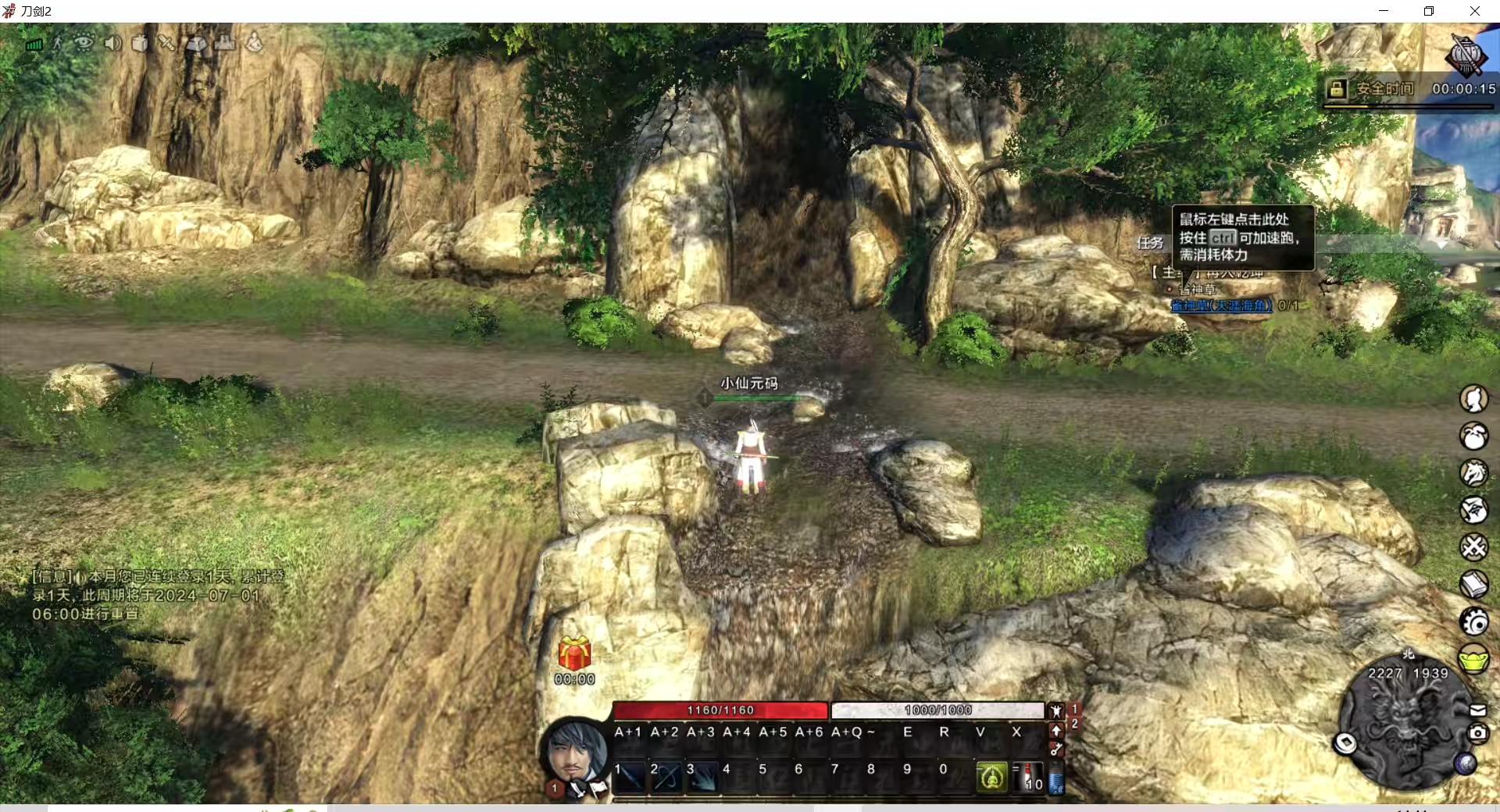Open the horse mount icon
1500x812 pixels.
[x=1473, y=473]
